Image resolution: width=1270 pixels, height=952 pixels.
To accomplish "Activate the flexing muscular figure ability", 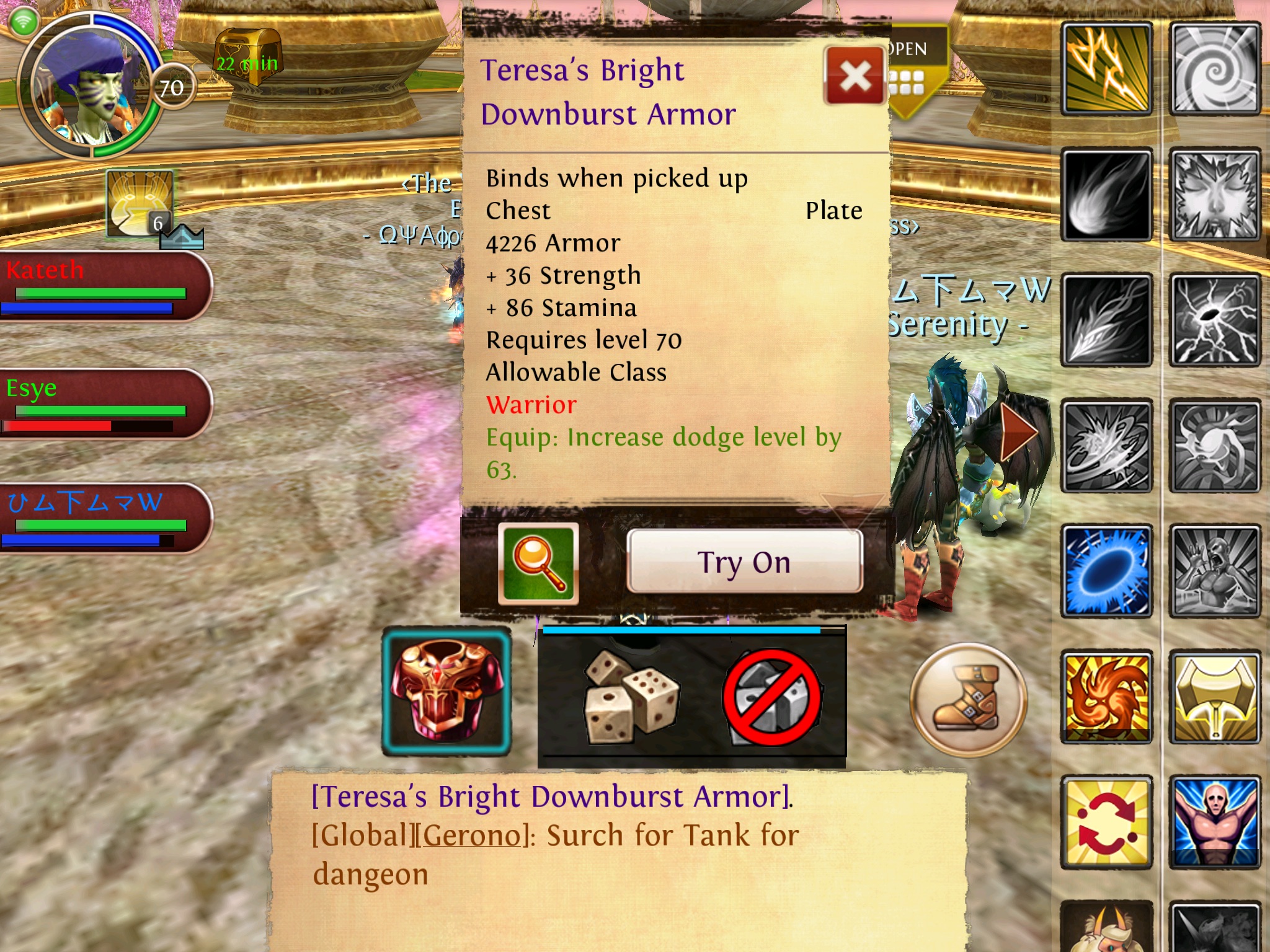I will [1215, 822].
